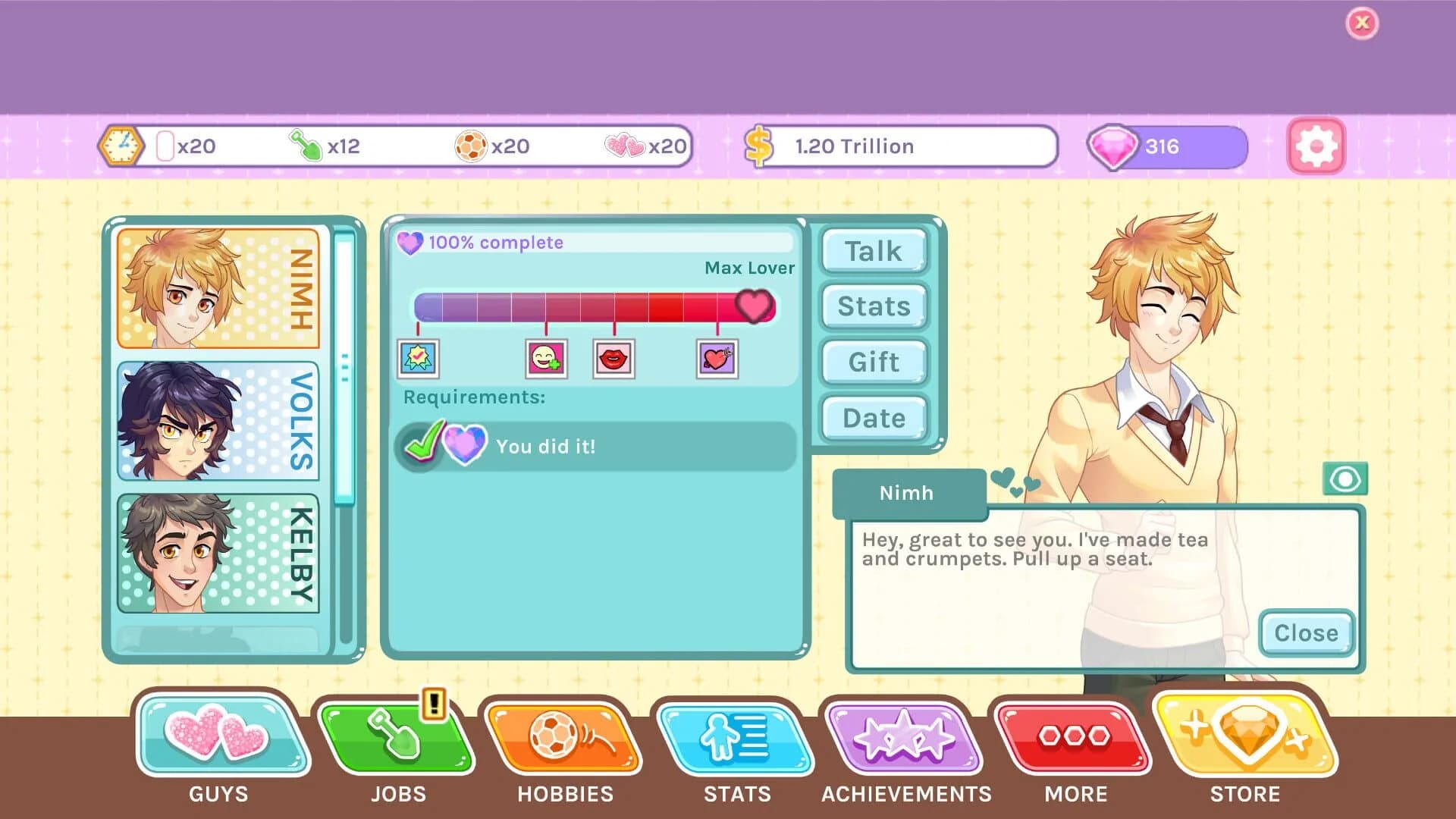Open the settings gear
The height and width of the screenshot is (819, 1456).
1316,146
